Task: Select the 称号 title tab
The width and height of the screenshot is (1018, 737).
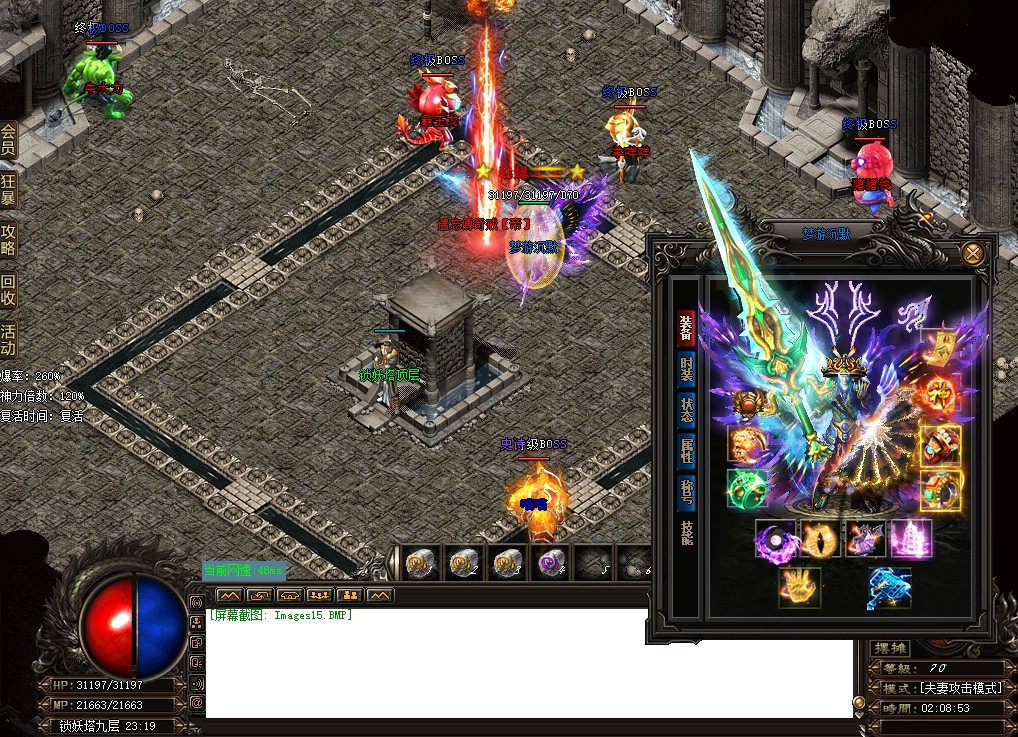Action: click(x=687, y=494)
